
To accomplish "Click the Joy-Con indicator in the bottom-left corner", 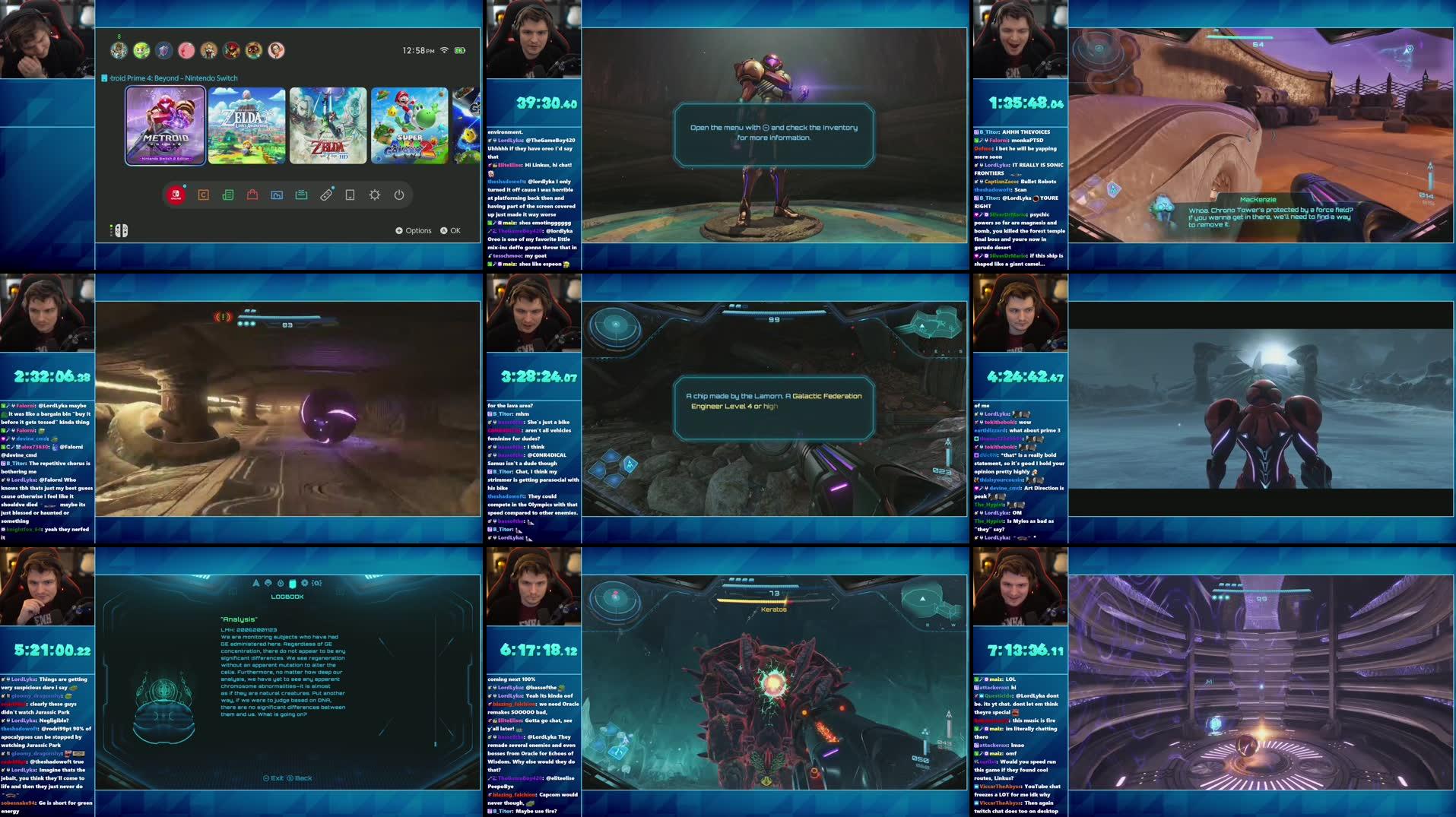I will [119, 230].
